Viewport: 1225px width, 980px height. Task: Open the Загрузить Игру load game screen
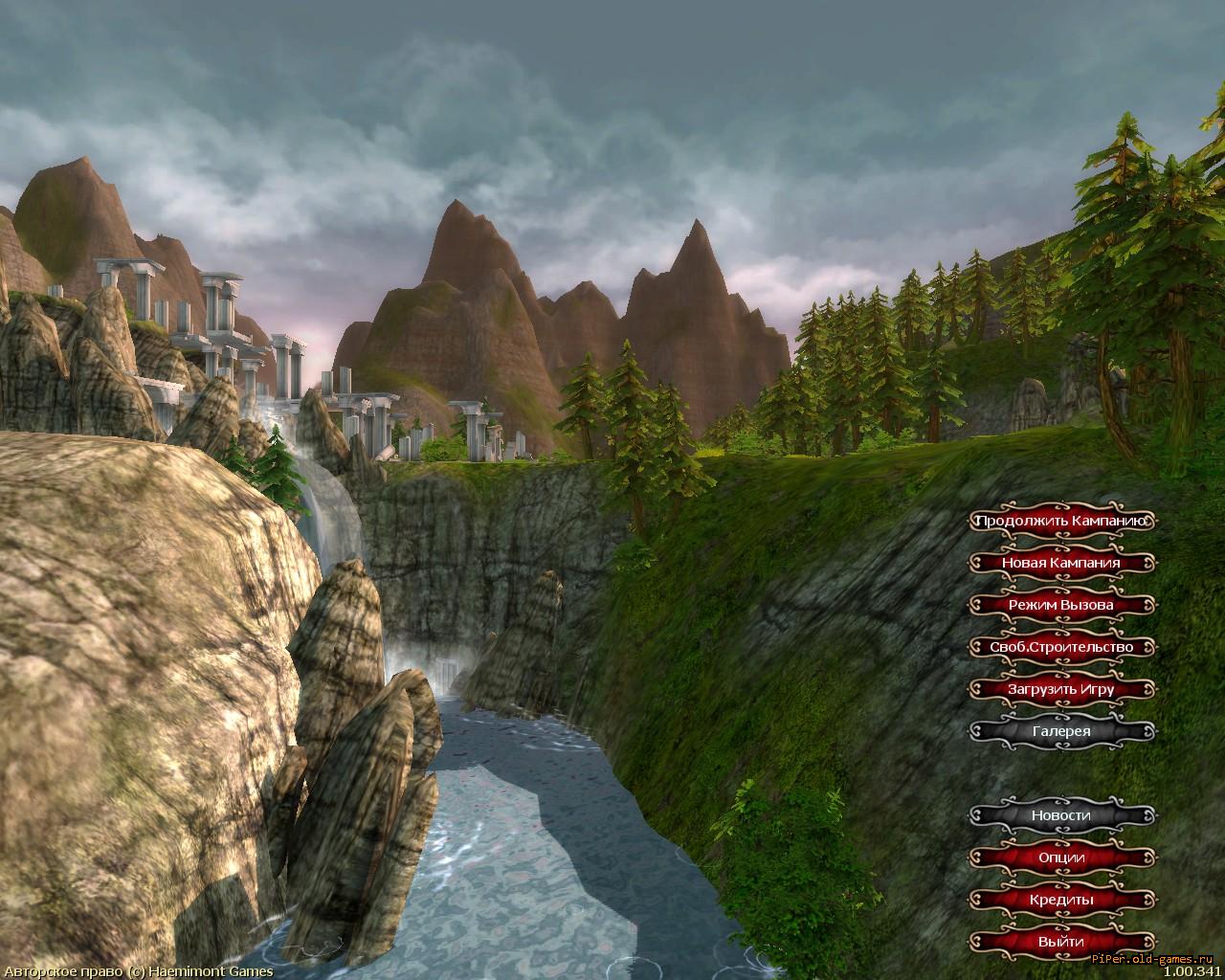point(1060,689)
